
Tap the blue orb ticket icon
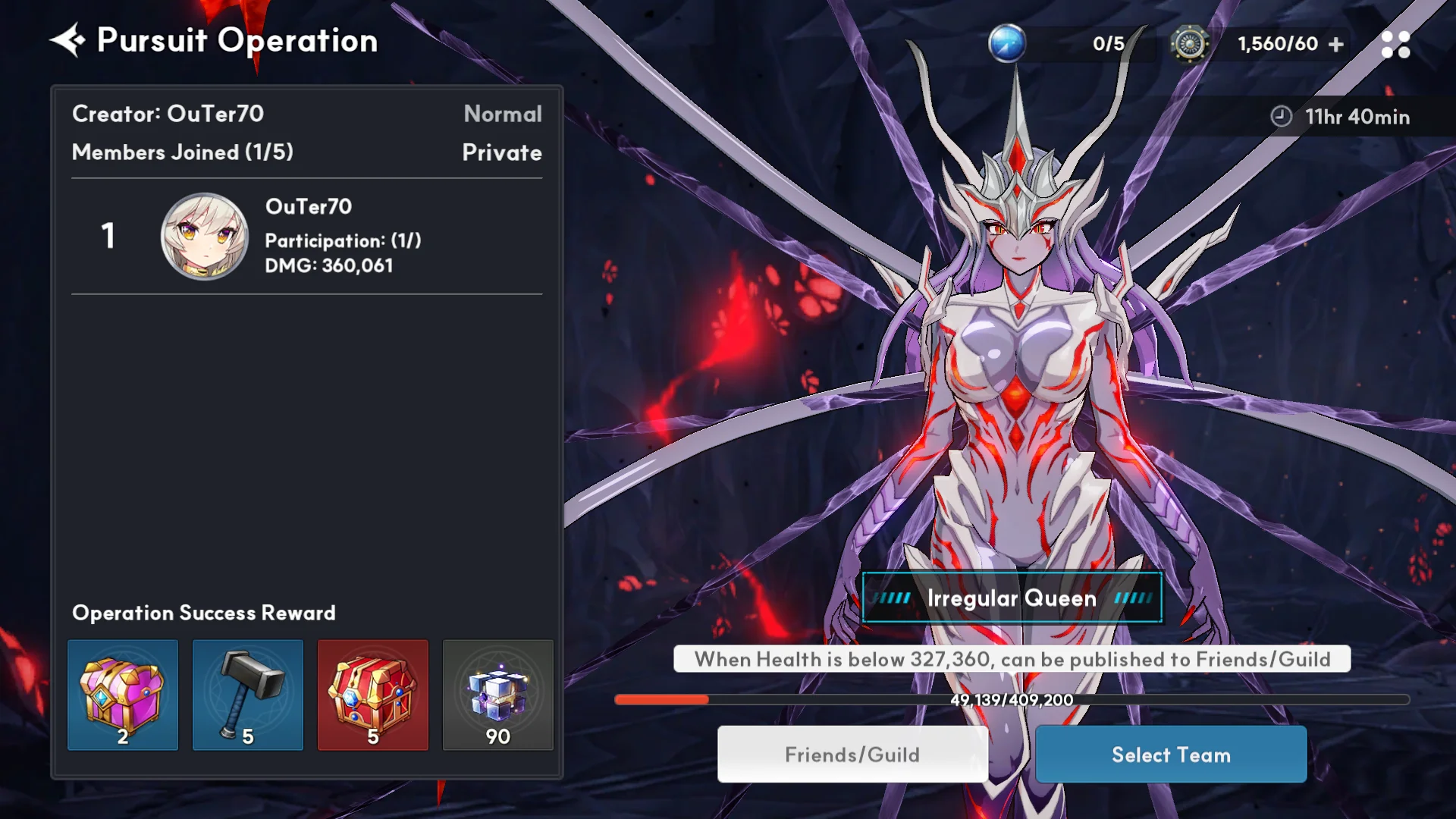(x=1007, y=43)
